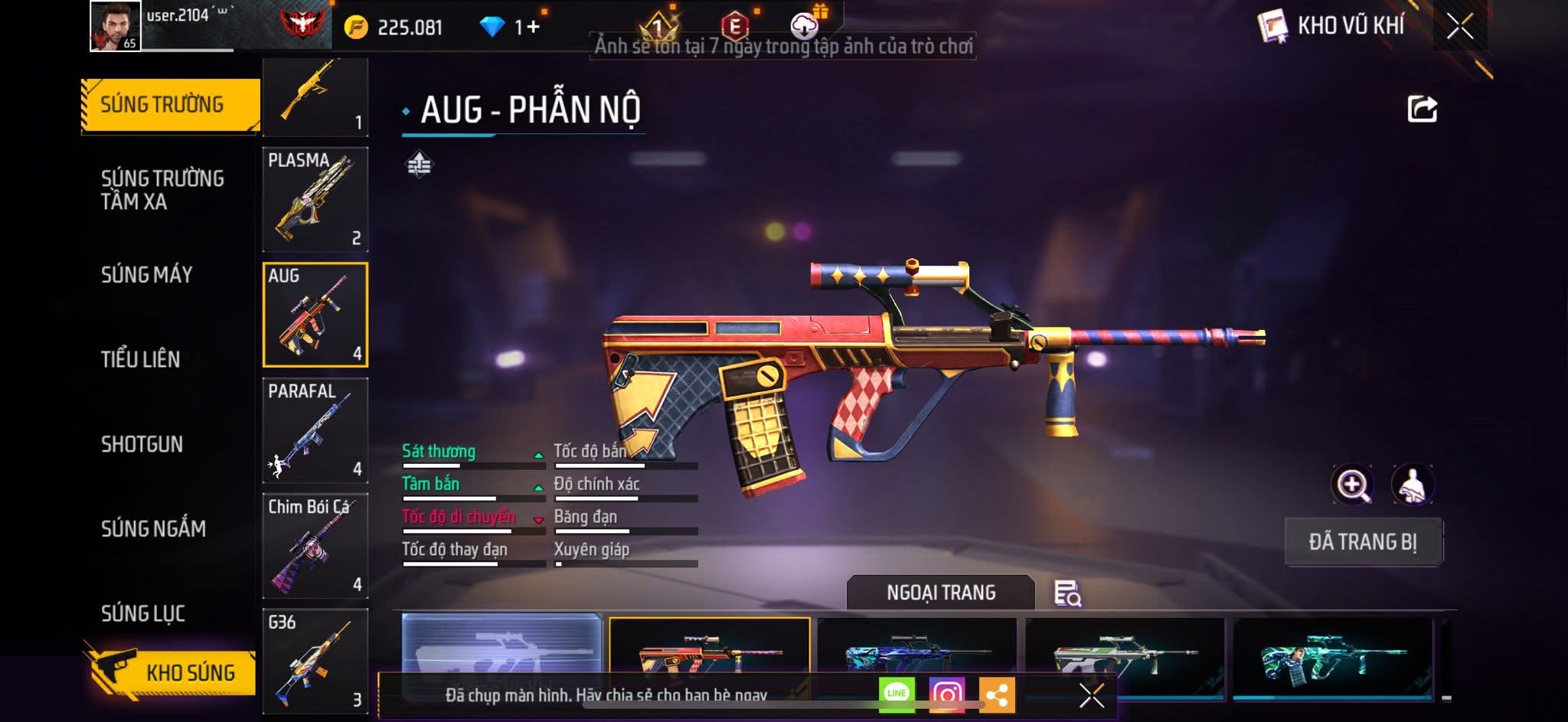Share screenshot to Instagram

(947, 694)
